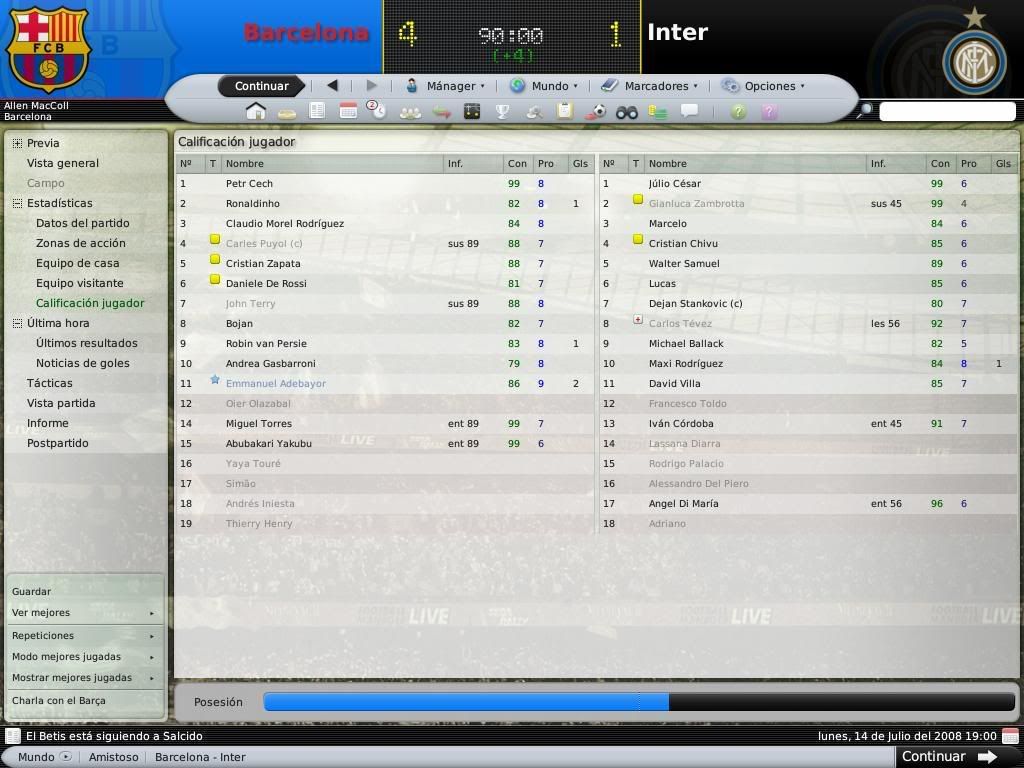Select Charla con el Barça
This screenshot has width=1024, height=768.
click(x=59, y=700)
